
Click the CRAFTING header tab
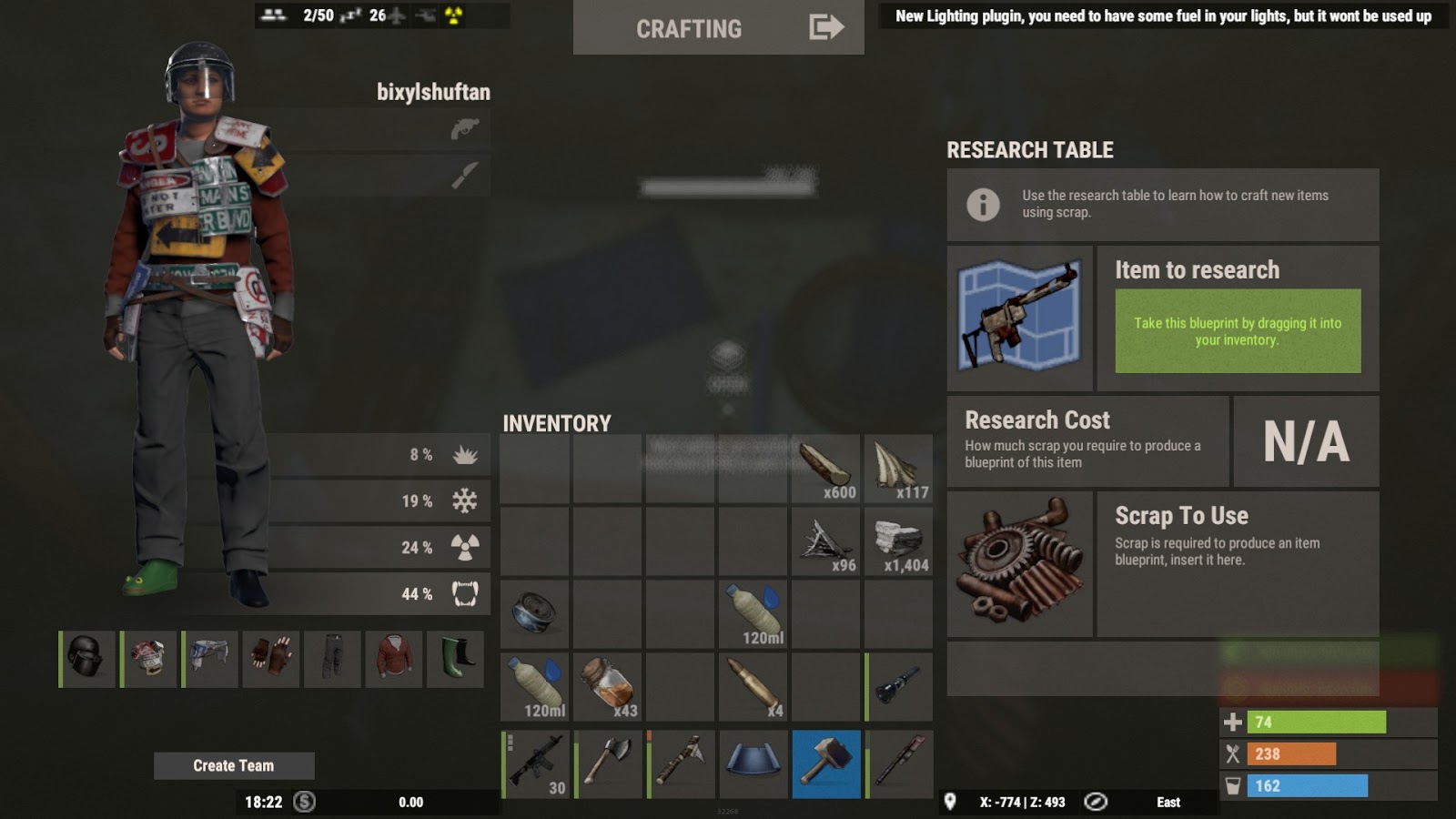click(x=689, y=27)
